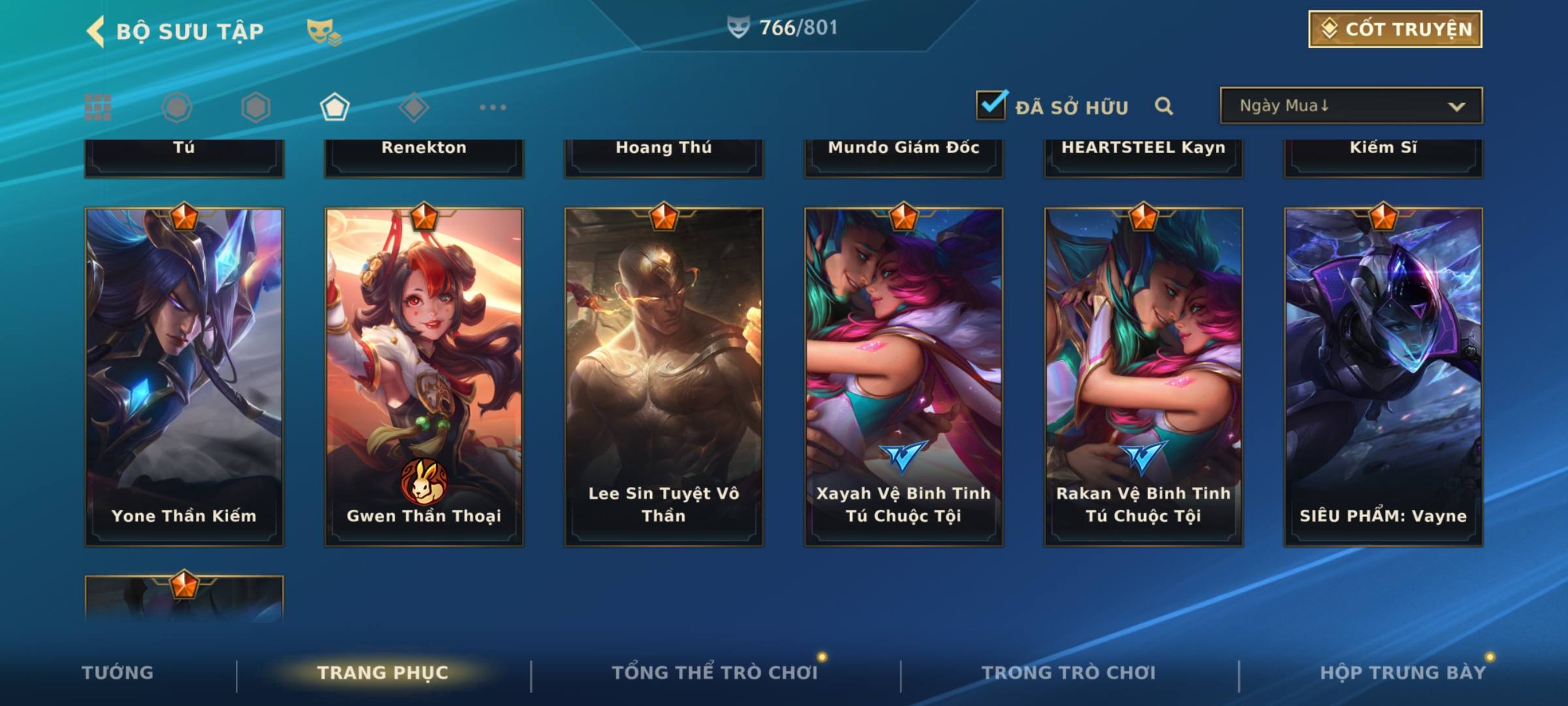Image resolution: width=1568 pixels, height=706 pixels.
Task: Open the Cốt Truyện button
Action: click(x=1395, y=29)
